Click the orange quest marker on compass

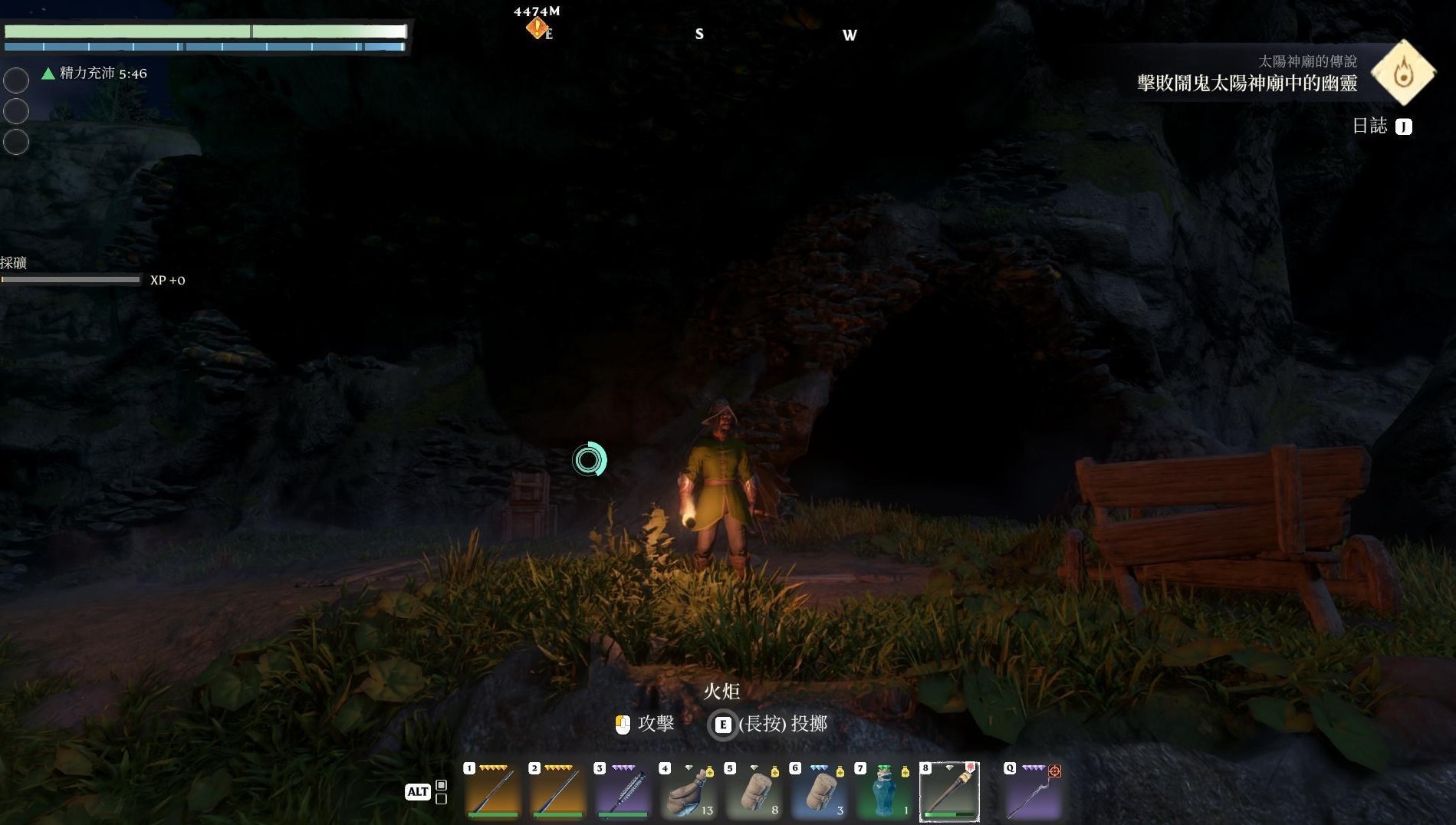(537, 28)
